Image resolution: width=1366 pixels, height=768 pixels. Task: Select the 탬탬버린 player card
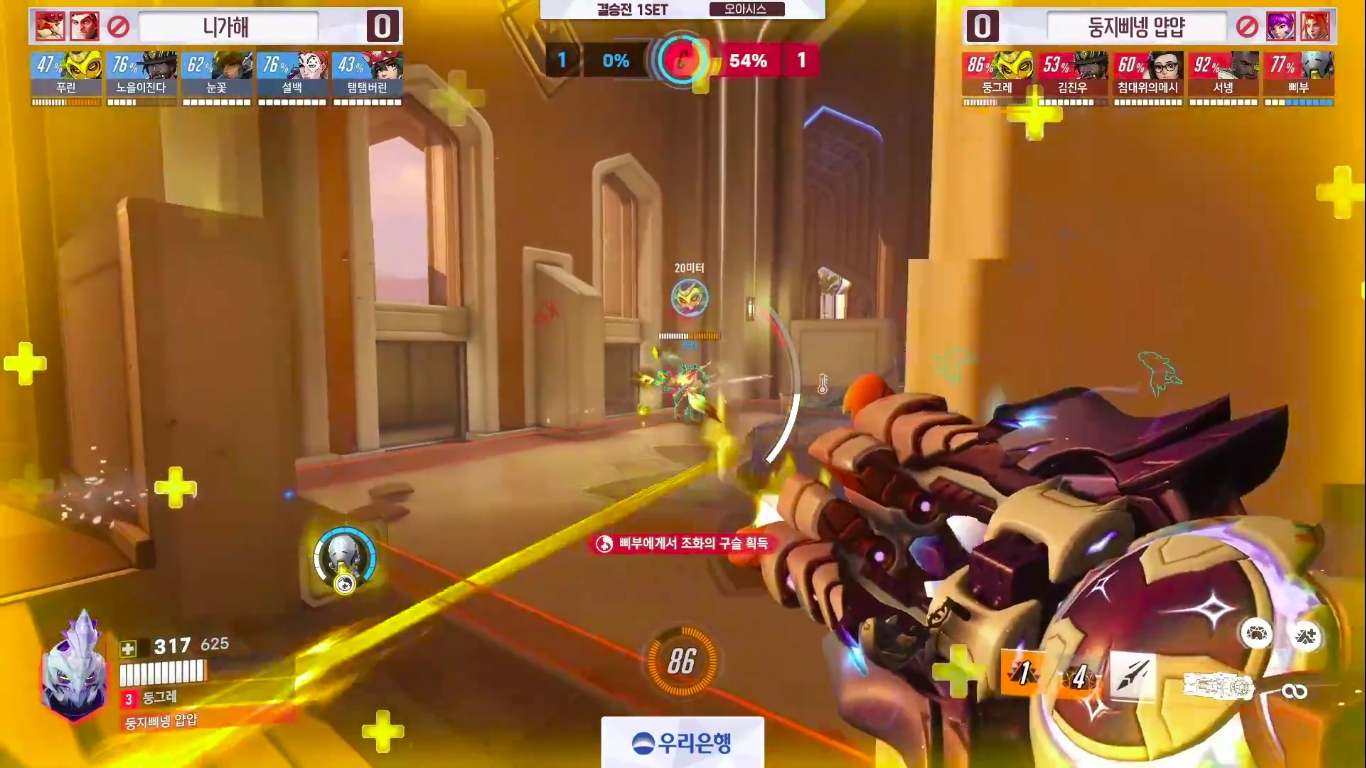tap(367, 75)
